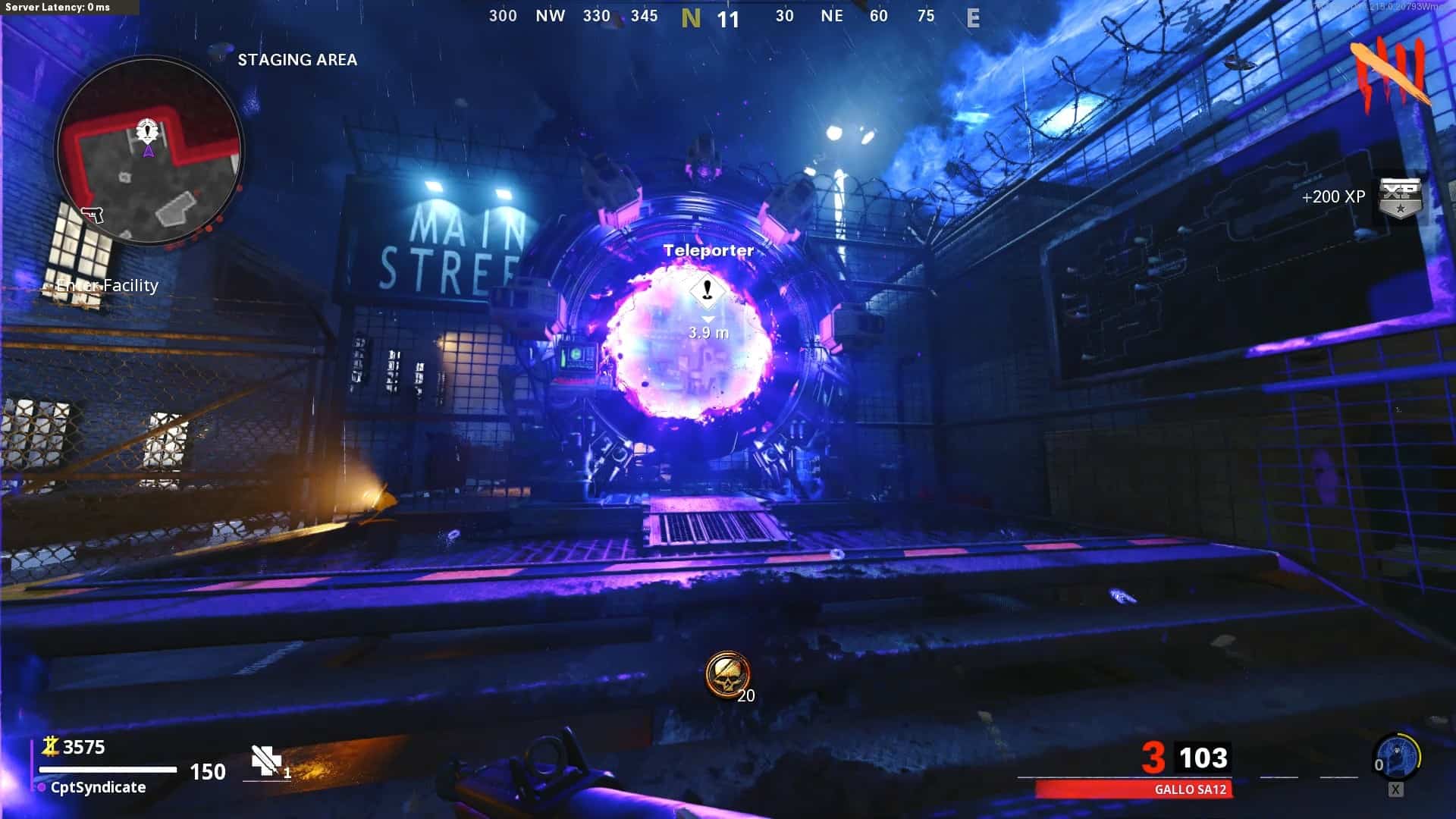Select the Teleporter objective marker

tap(708, 290)
